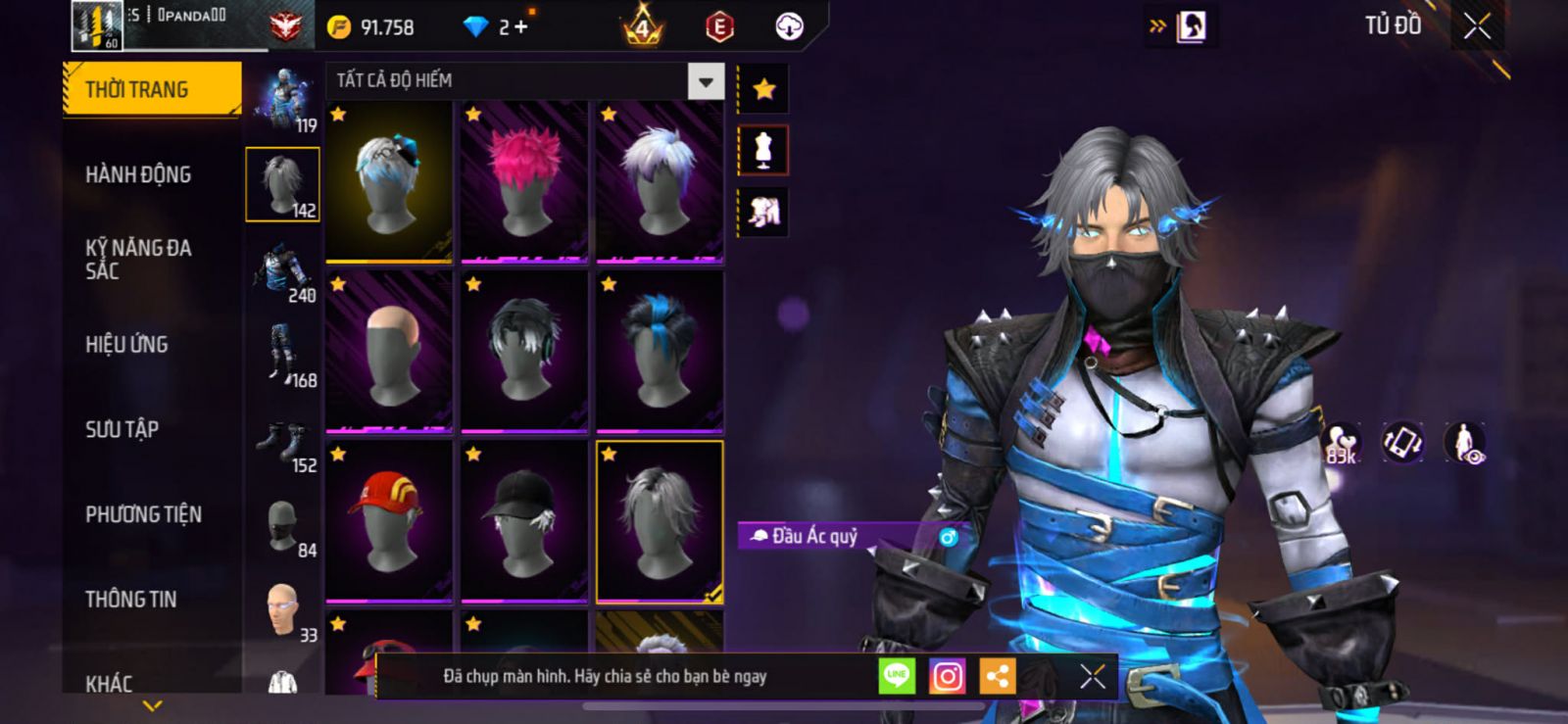The height and width of the screenshot is (724, 1568).
Task: Toggle the star favorites filter
Action: 763,90
